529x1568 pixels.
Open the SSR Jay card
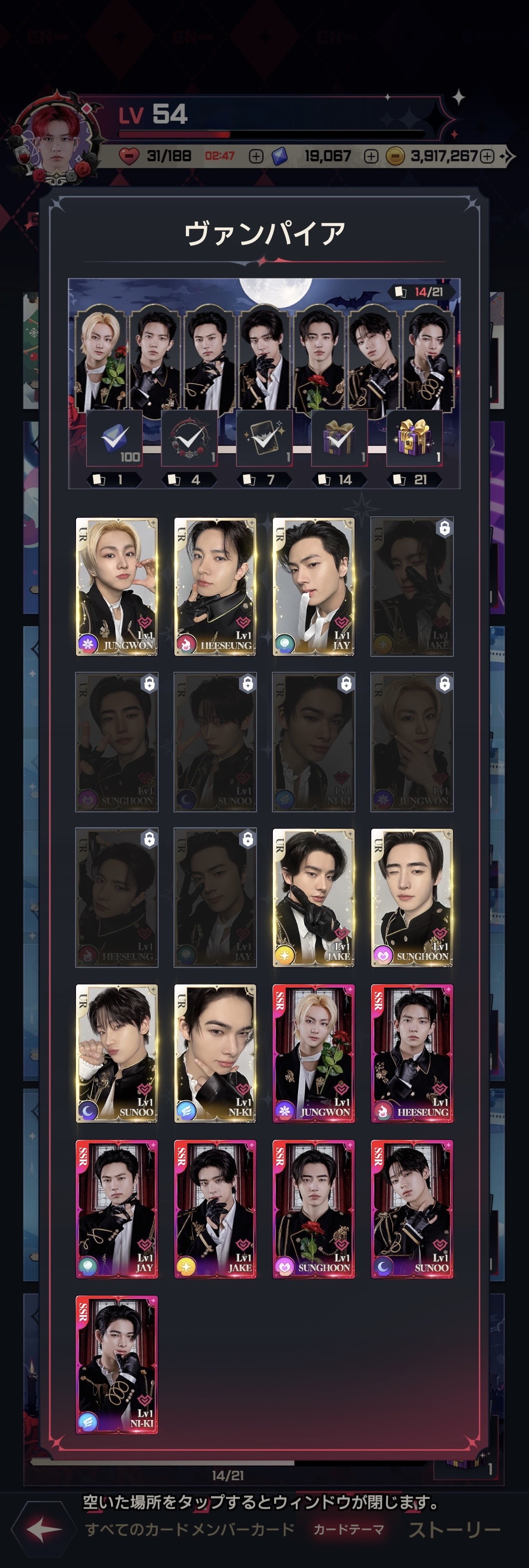point(116,1208)
